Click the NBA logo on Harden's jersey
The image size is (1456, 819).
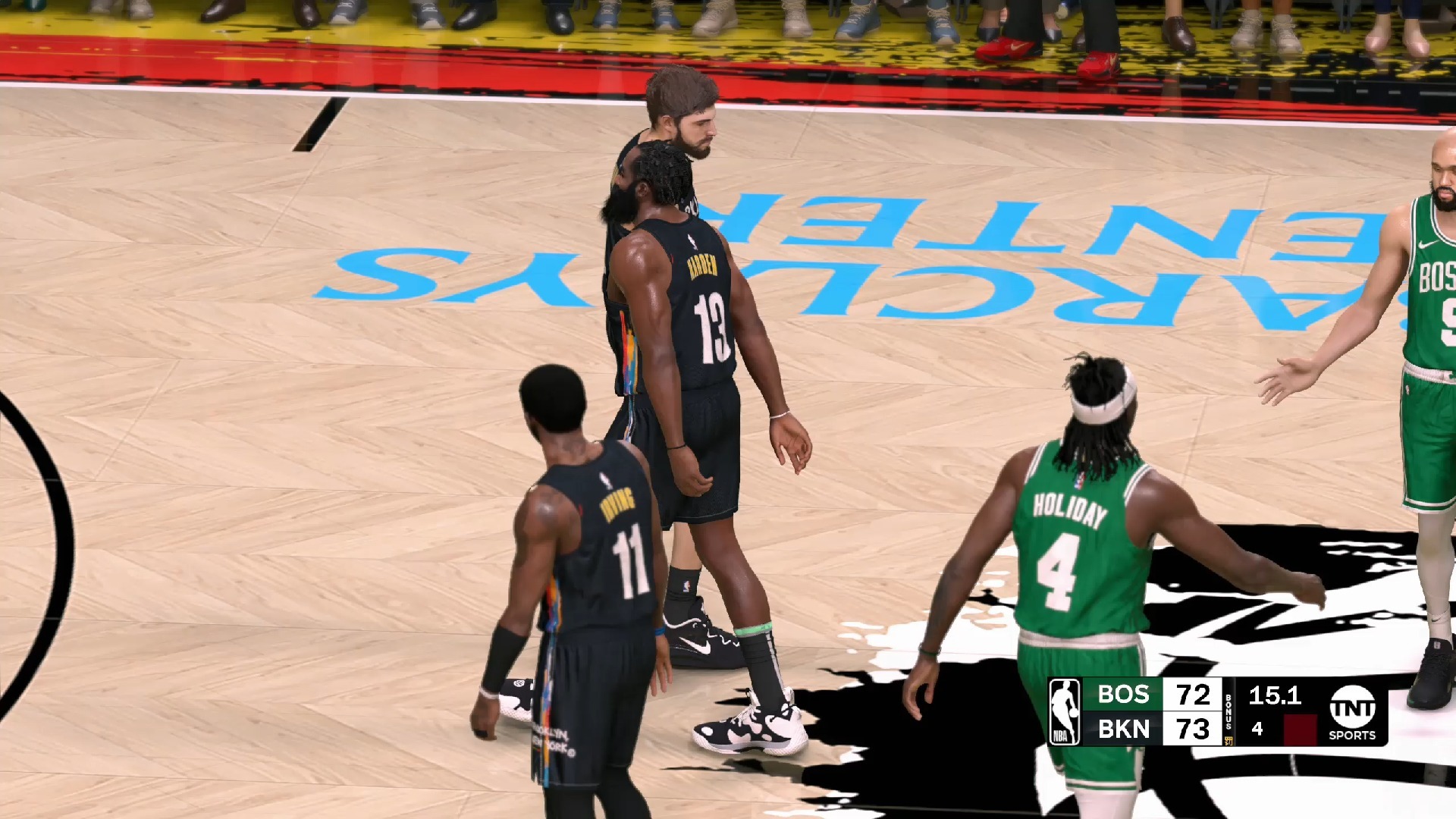coord(693,241)
